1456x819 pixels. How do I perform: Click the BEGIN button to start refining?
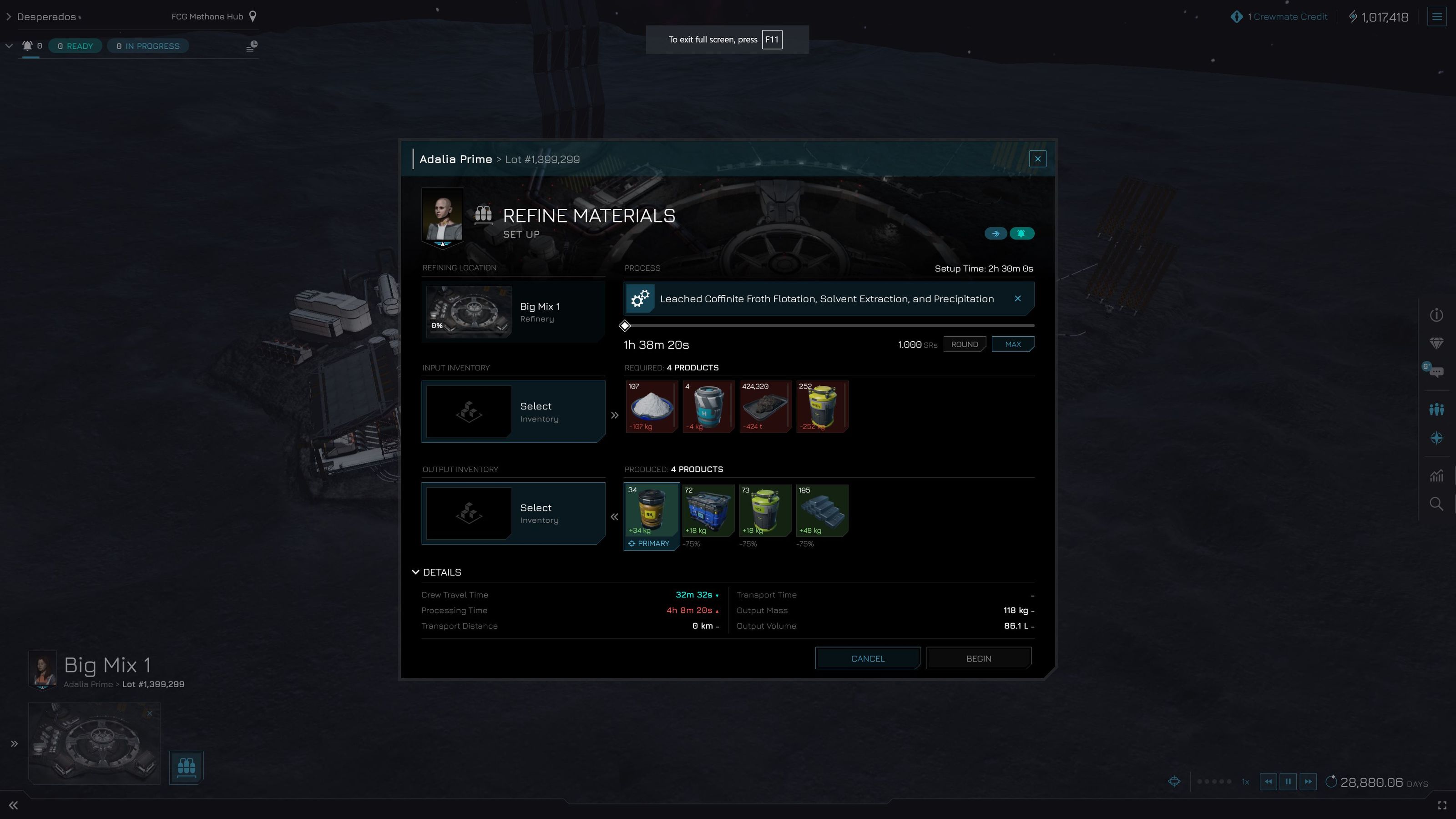[978, 658]
